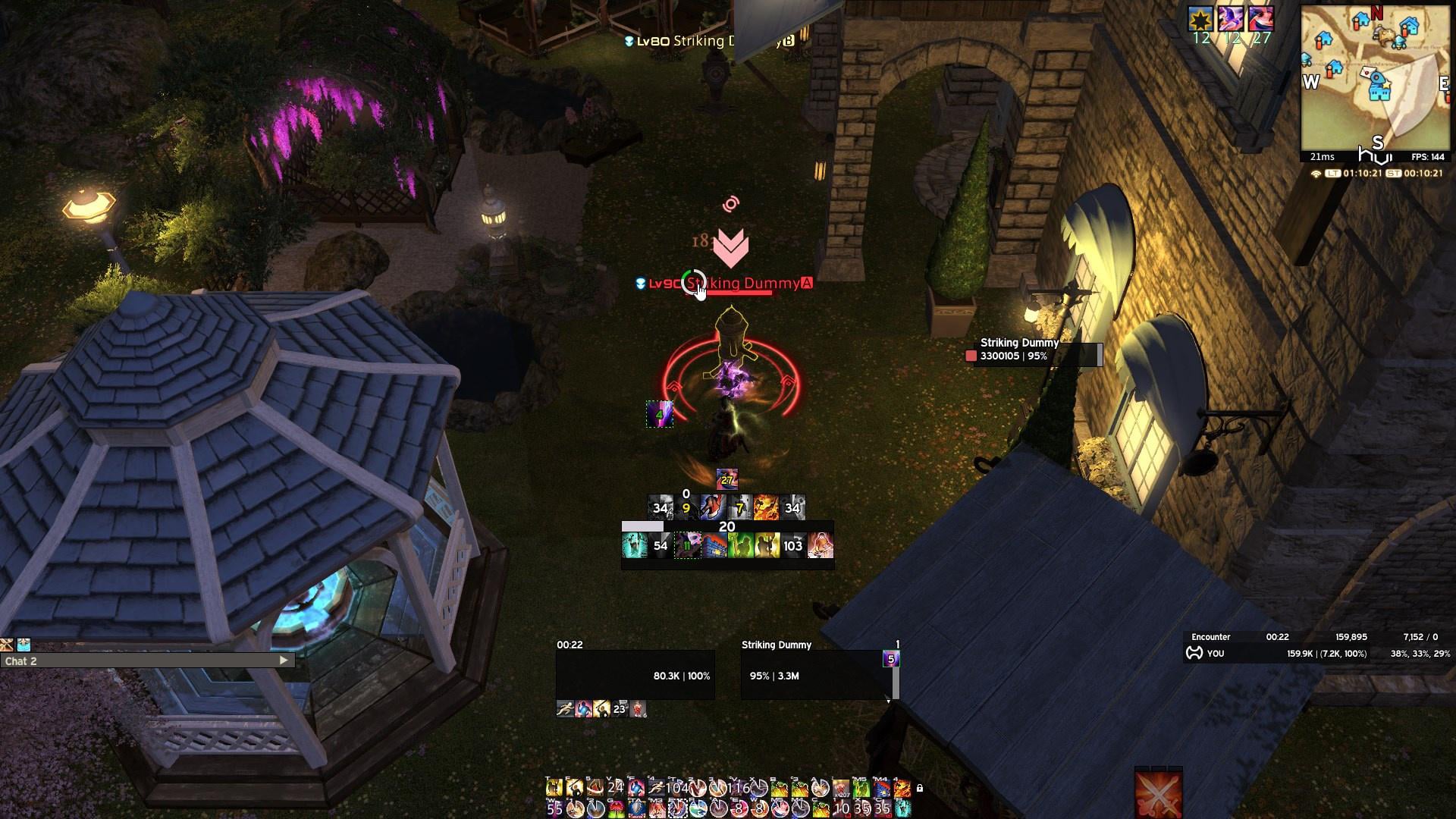Use the fiery orange attack ability icon
The image size is (1456, 819).
click(x=765, y=507)
